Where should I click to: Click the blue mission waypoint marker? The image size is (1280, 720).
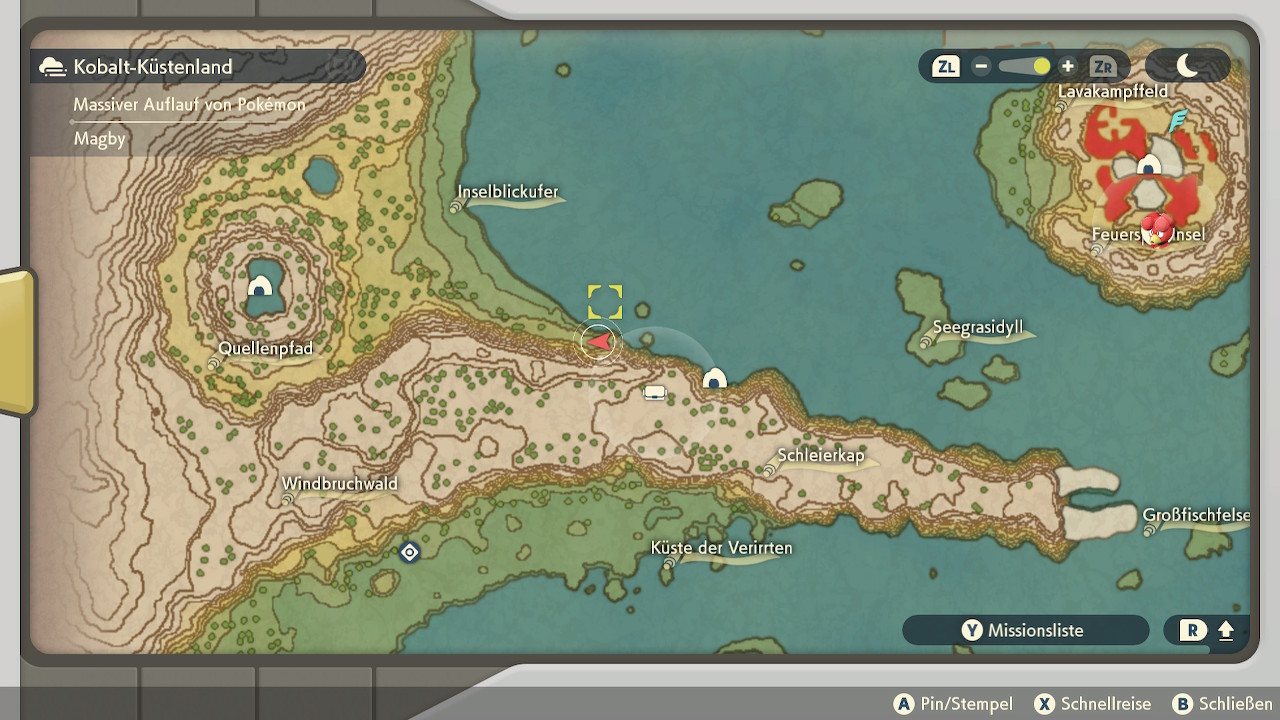click(x=409, y=552)
